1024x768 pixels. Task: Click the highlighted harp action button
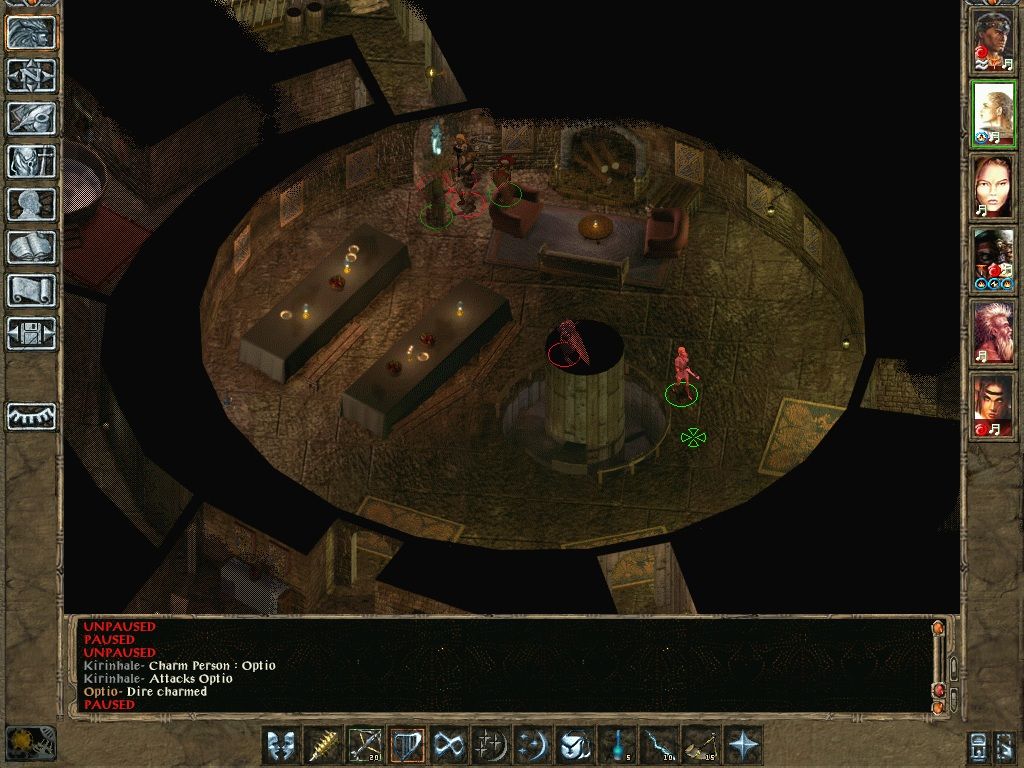406,745
